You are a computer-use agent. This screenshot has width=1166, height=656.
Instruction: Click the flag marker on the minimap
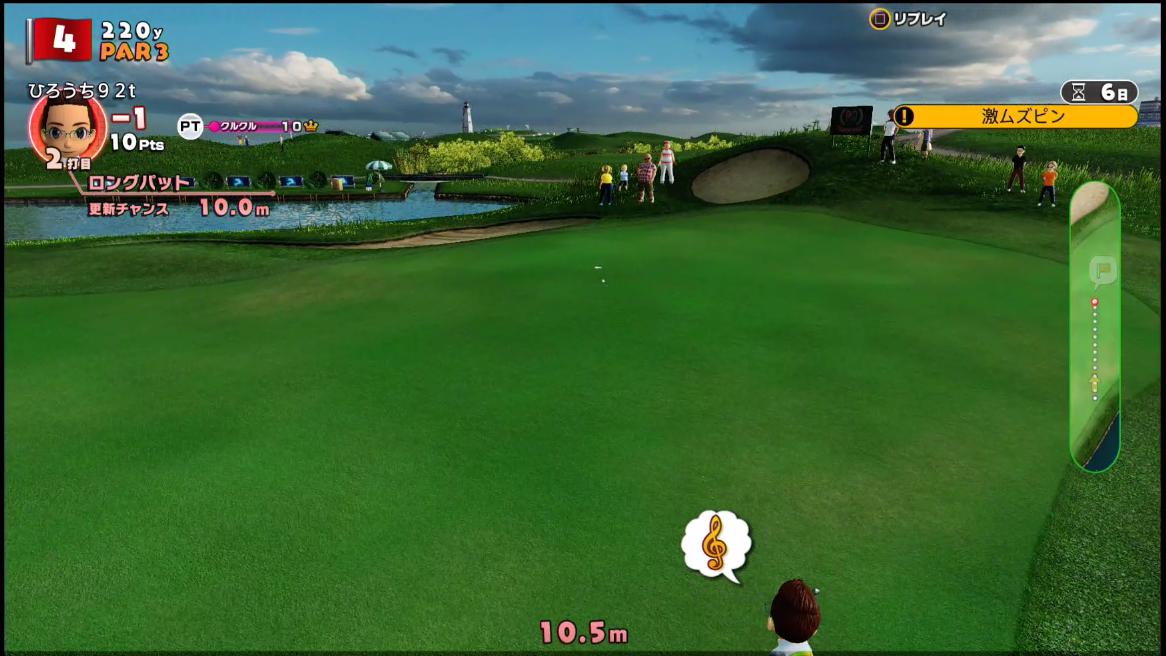[1101, 270]
